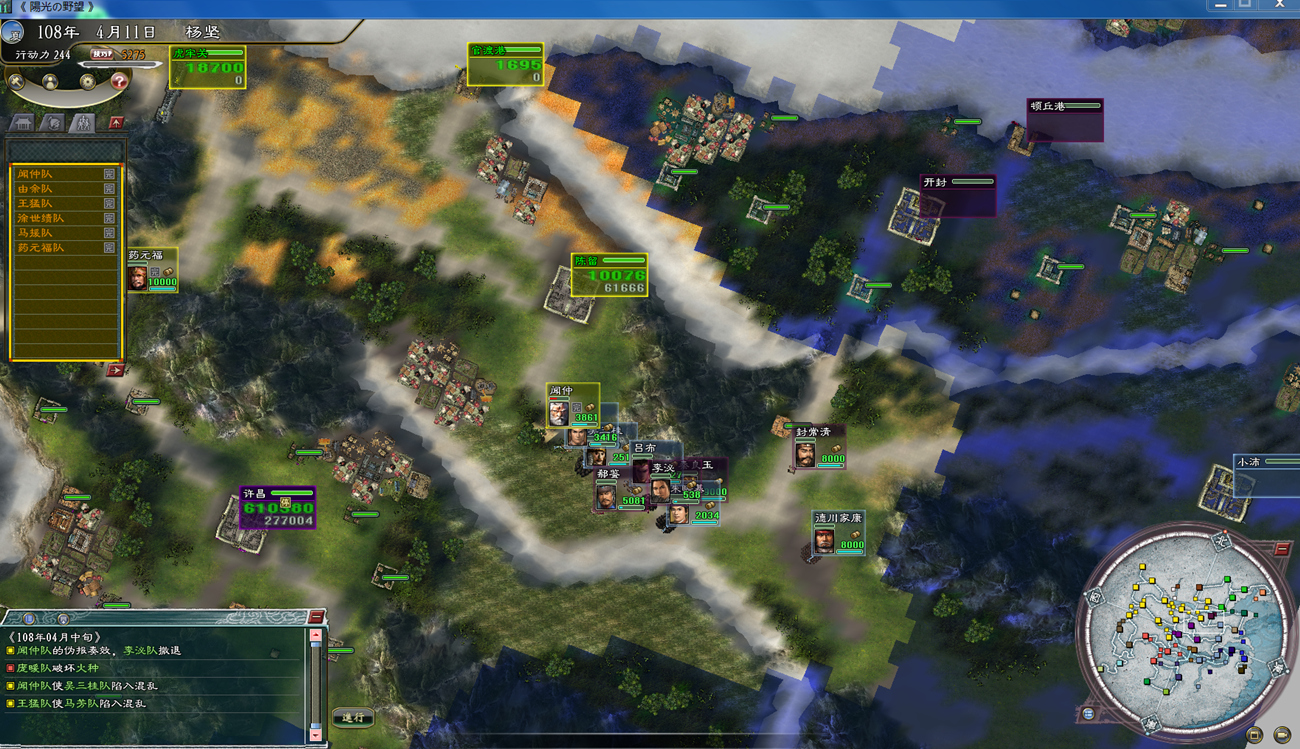1300x749 pixels.
Task: Click the hammer icon in top-left panel
Action: pyautogui.click(x=16, y=81)
